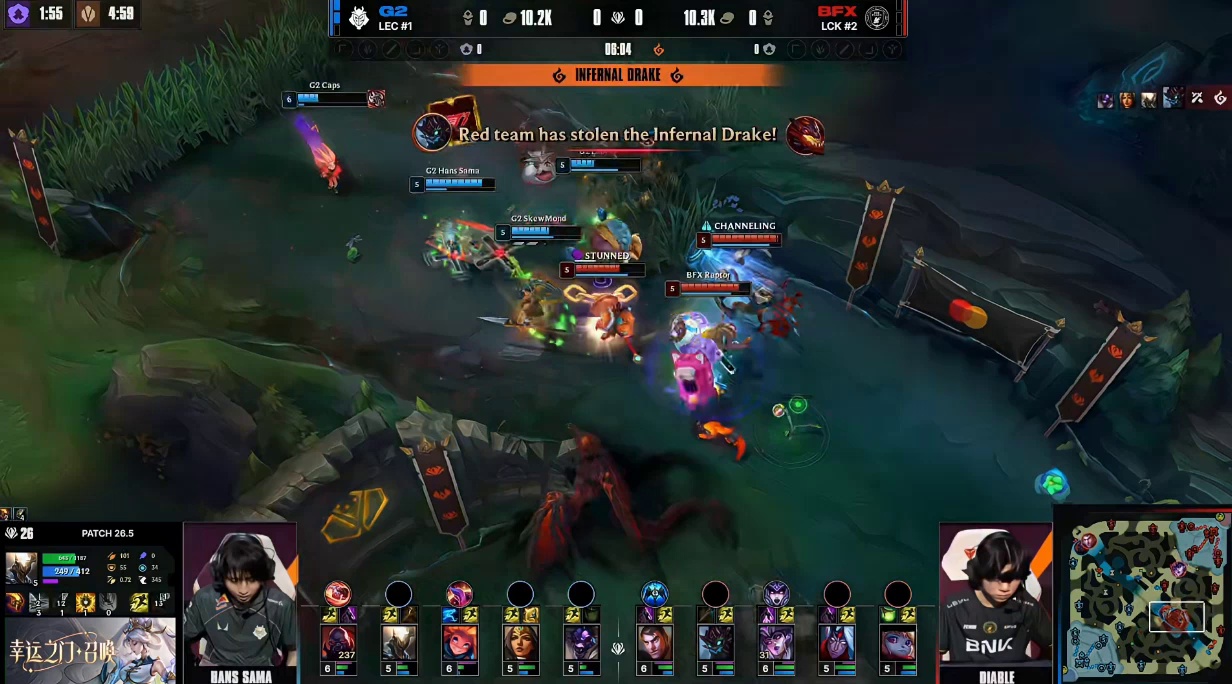Click the Flash spell icon in stats panel

[139, 602]
